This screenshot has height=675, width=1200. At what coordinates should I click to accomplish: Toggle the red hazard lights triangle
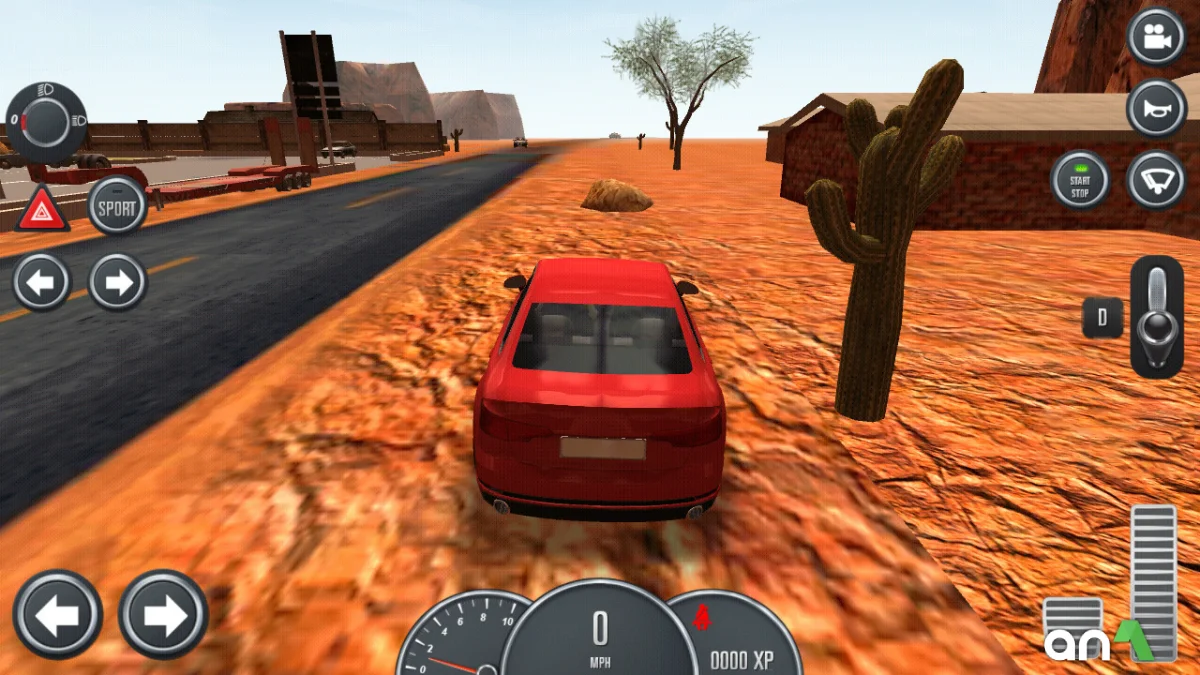[43, 209]
